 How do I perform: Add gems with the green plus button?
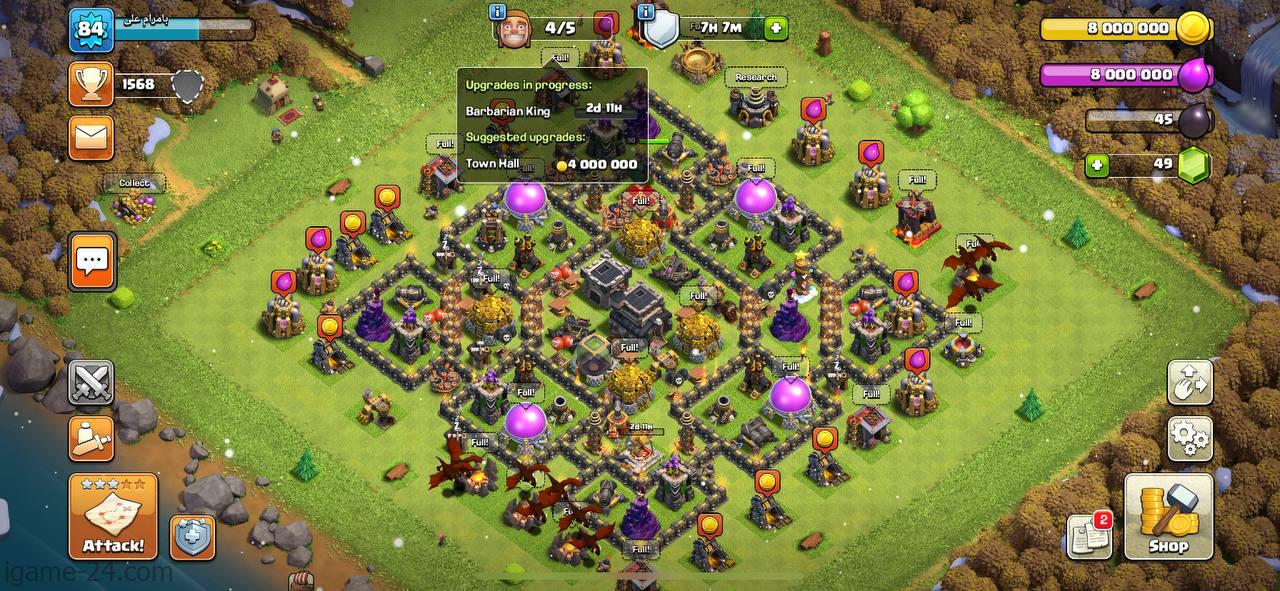1097,165
